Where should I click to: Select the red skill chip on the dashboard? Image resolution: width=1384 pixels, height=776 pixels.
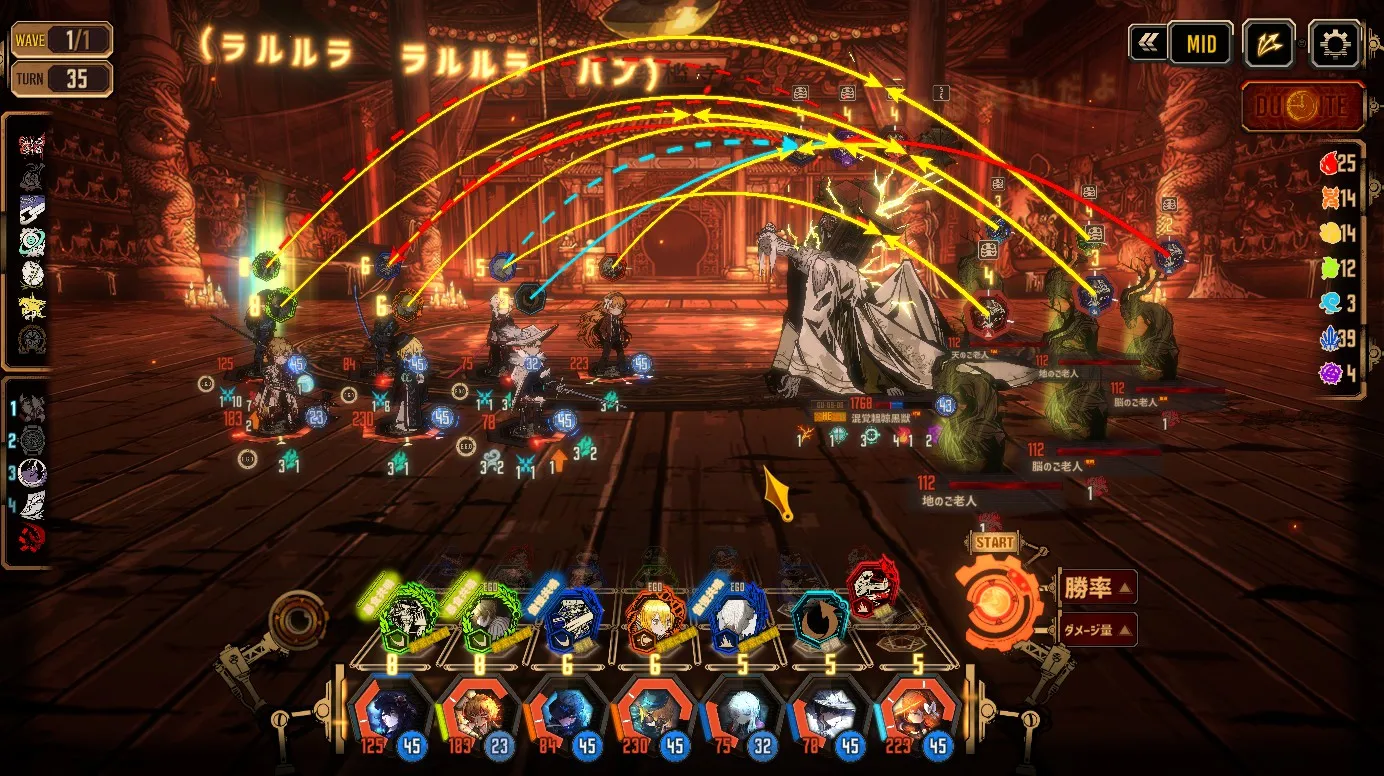pos(868,587)
